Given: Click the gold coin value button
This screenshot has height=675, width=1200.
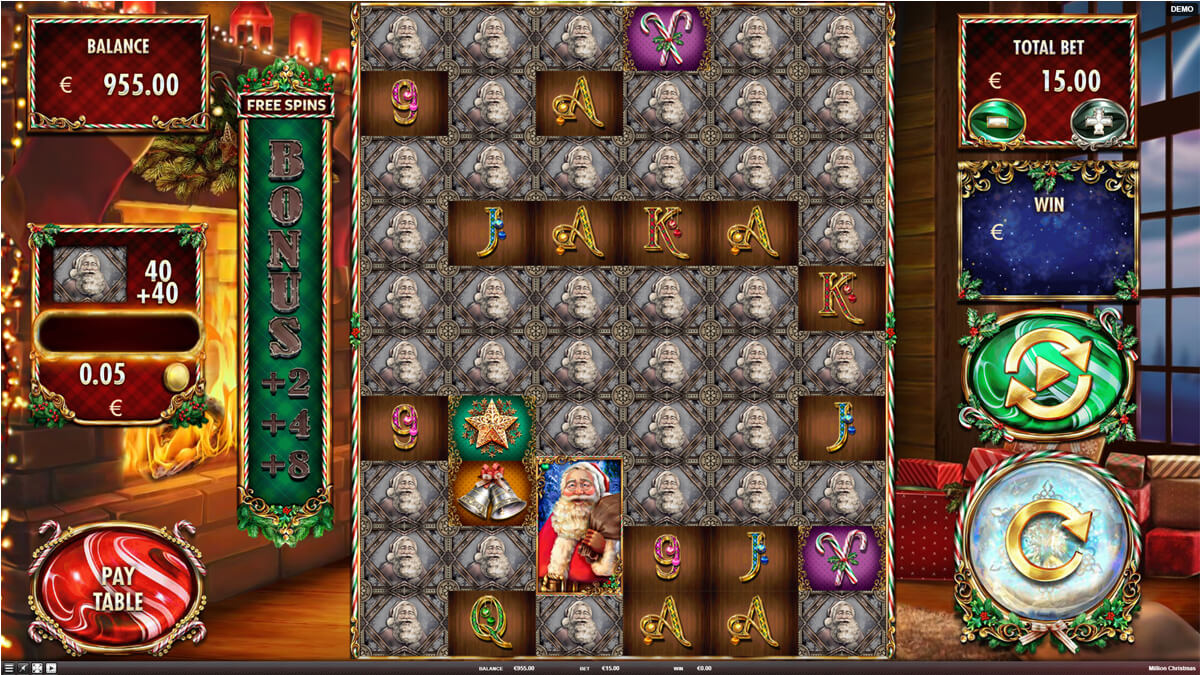Looking at the screenshot, I should pos(177,377).
